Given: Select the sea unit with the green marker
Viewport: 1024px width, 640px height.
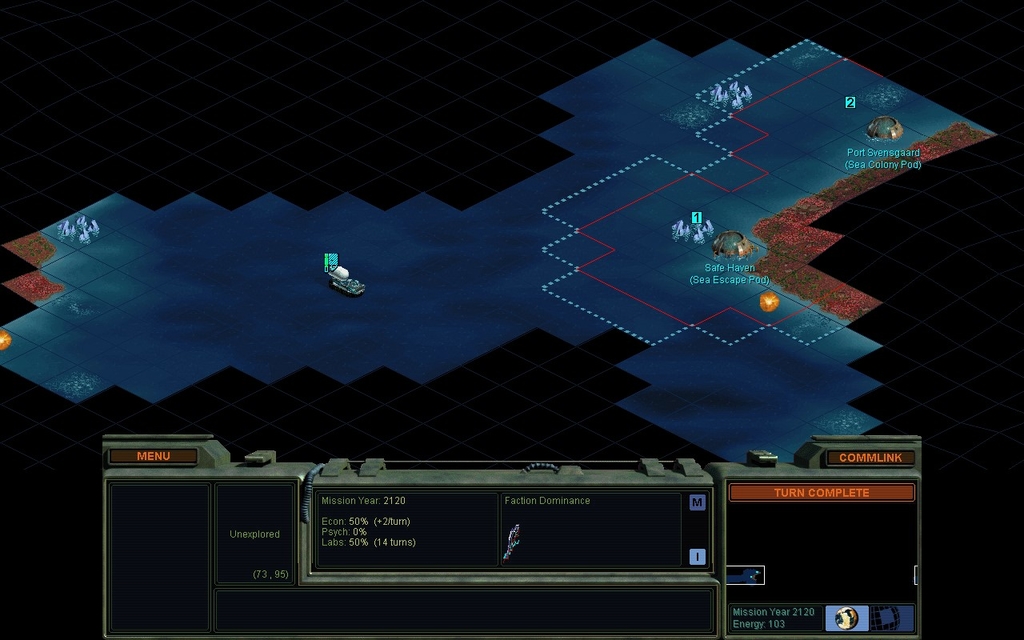Looking at the screenshot, I should click(x=346, y=279).
